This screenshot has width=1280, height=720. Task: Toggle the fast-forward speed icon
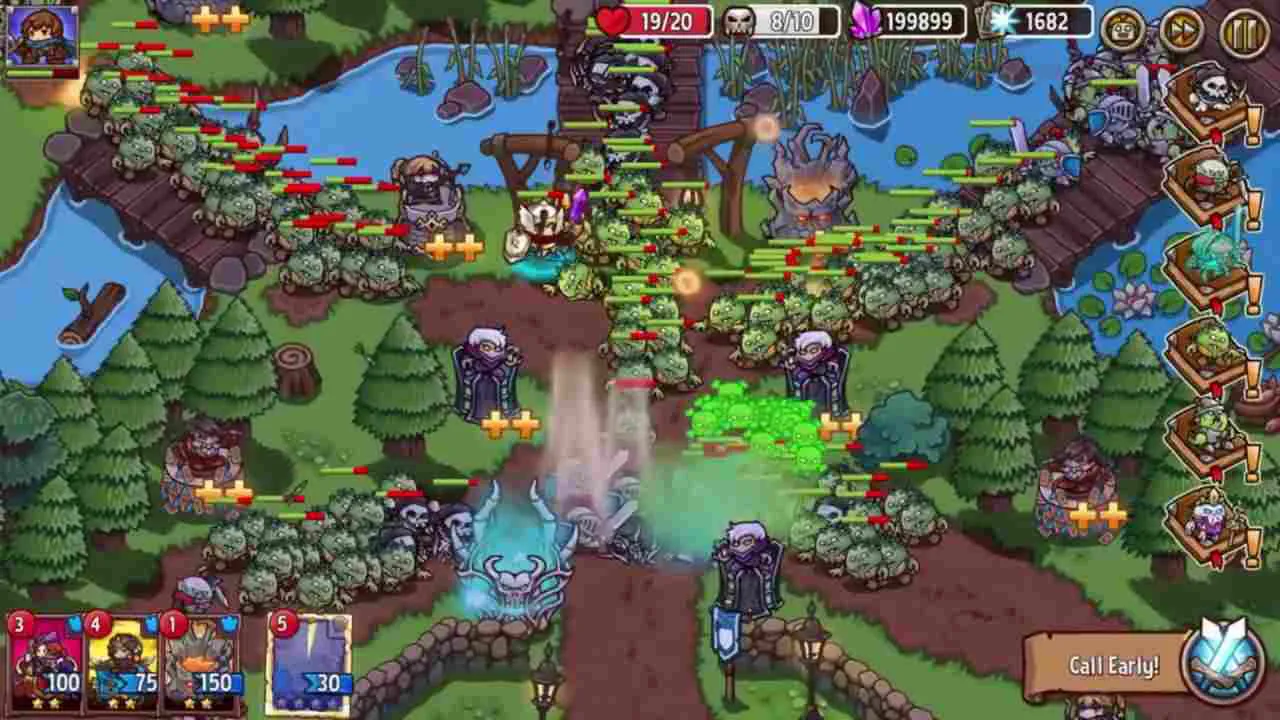pyautogui.click(x=1180, y=29)
